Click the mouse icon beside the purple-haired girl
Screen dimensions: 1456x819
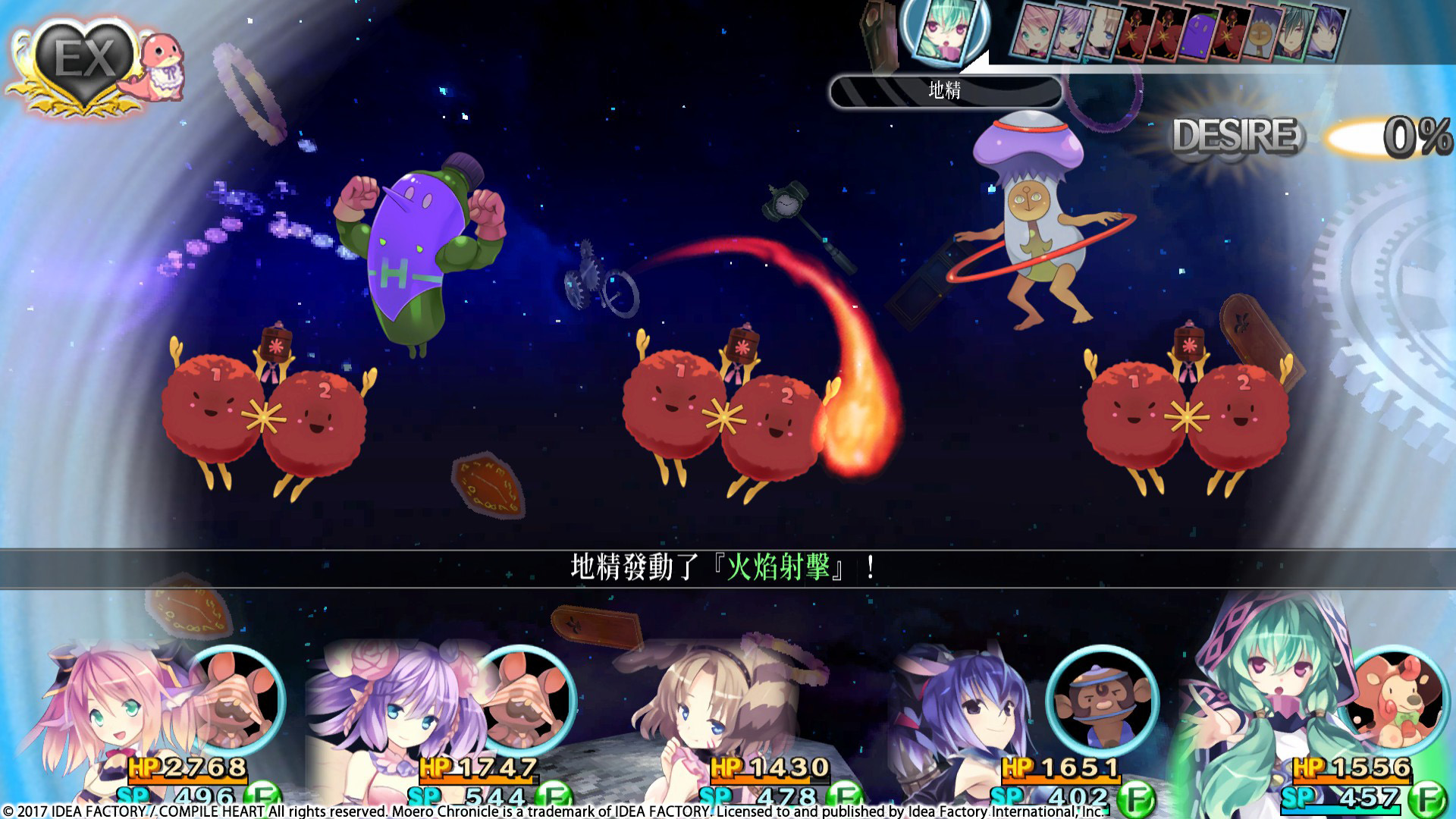pyautogui.click(x=528, y=701)
